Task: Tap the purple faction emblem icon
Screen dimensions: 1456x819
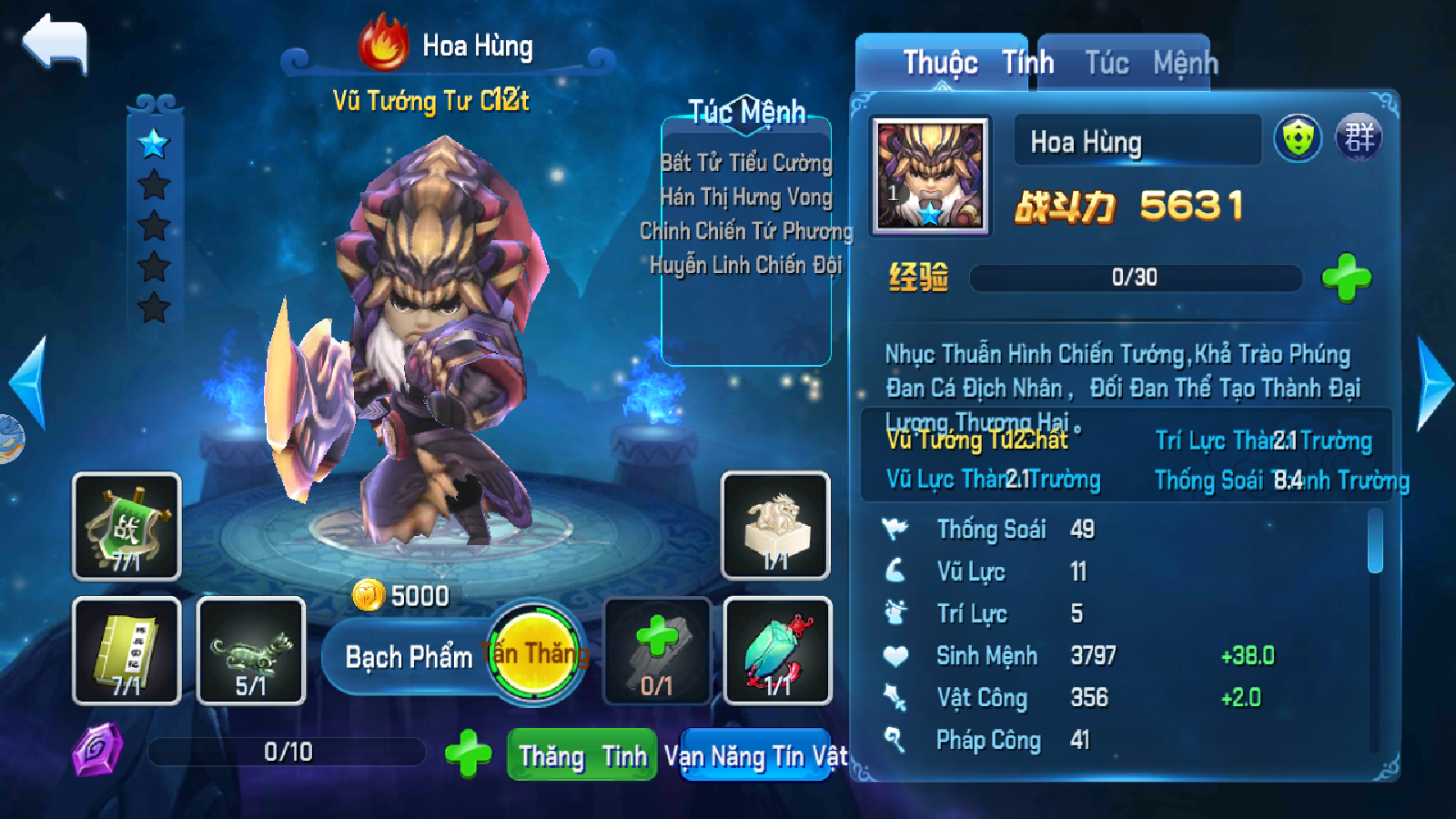Action: (x=1359, y=139)
